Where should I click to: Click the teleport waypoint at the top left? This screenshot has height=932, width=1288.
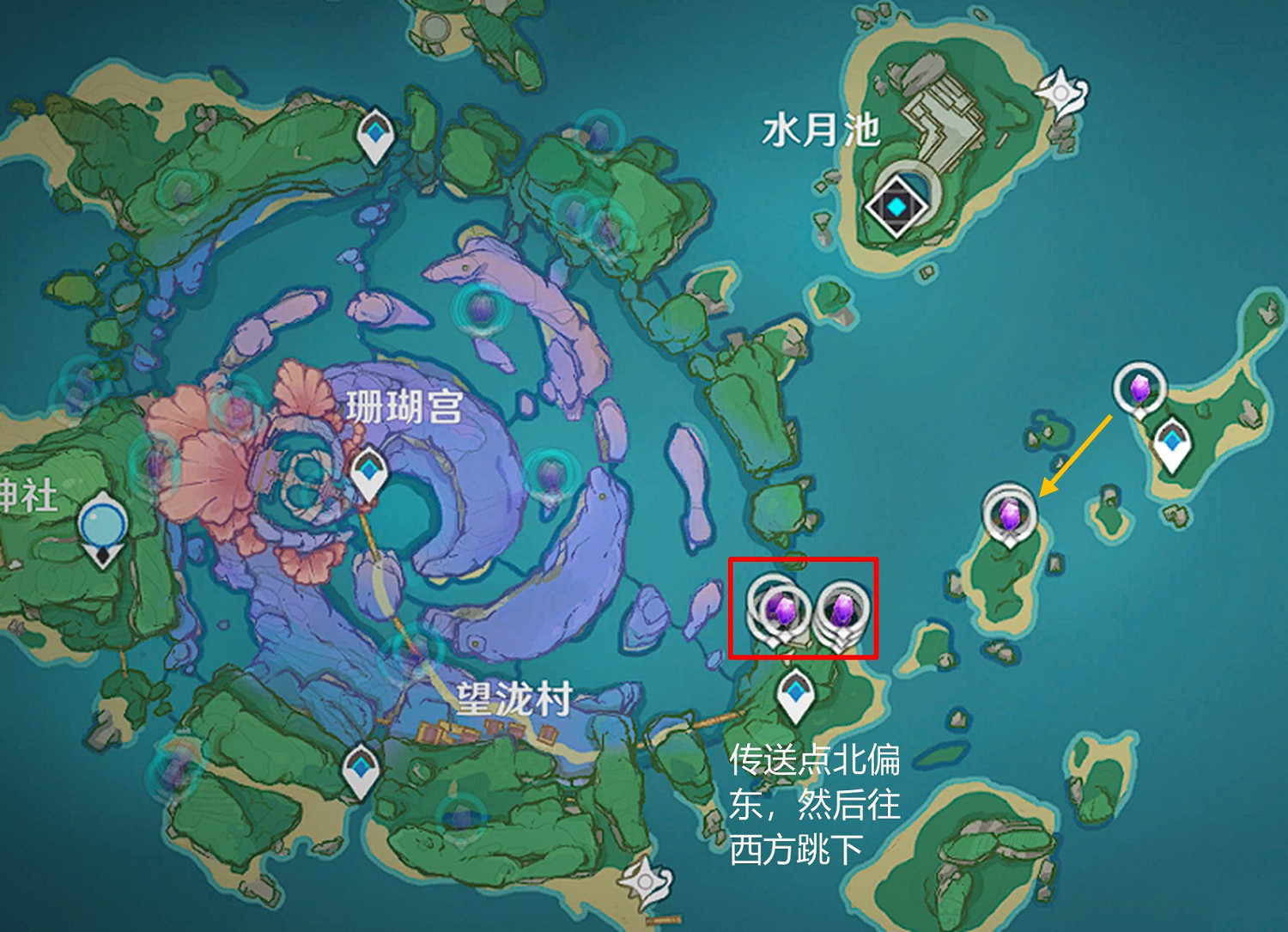(375, 133)
